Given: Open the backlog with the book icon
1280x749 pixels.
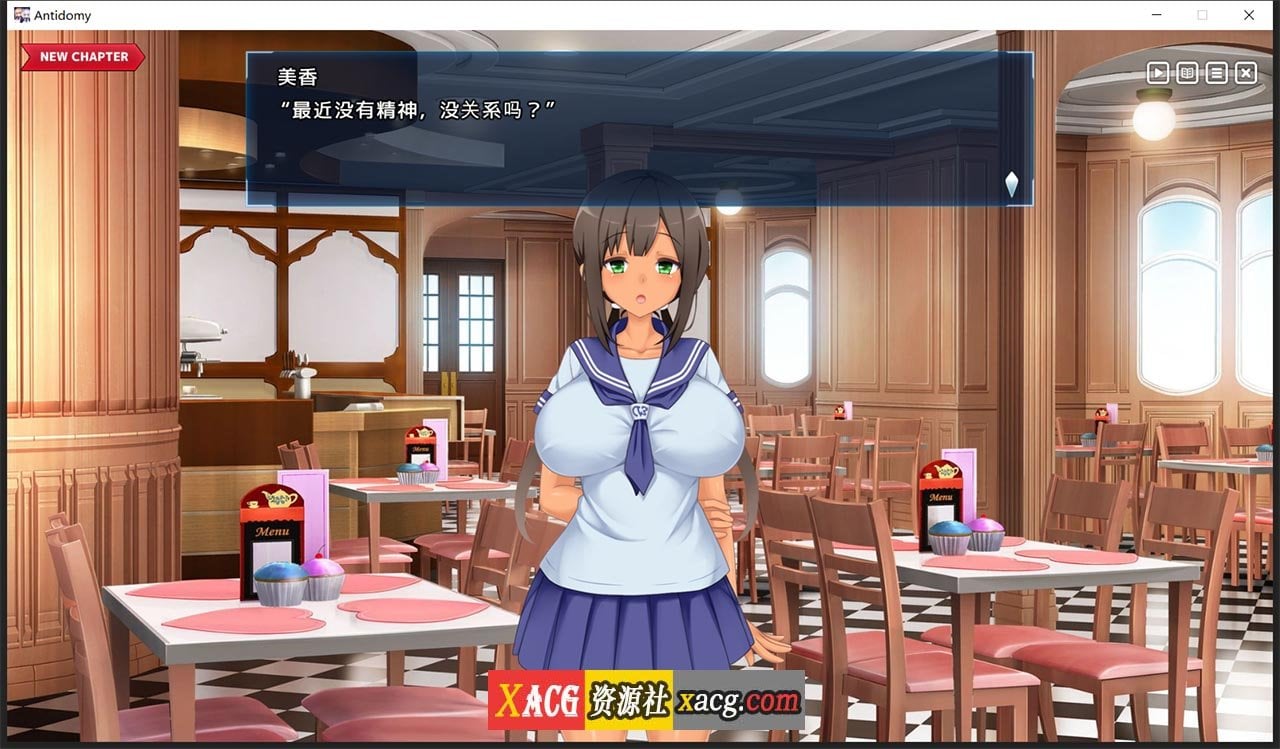Looking at the screenshot, I should tap(1186, 73).
